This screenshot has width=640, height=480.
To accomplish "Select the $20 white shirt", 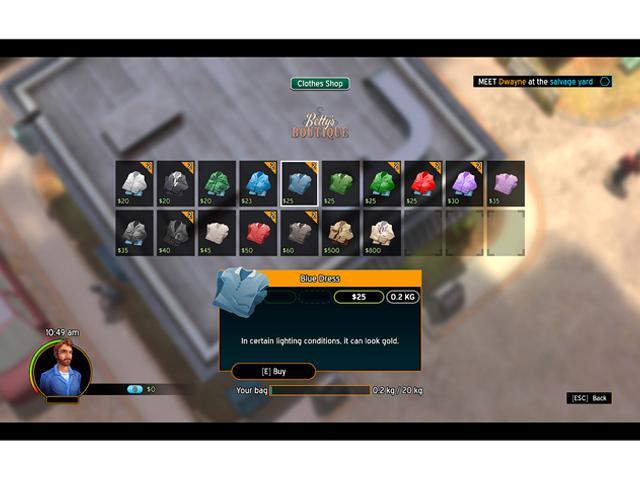I will coord(134,183).
